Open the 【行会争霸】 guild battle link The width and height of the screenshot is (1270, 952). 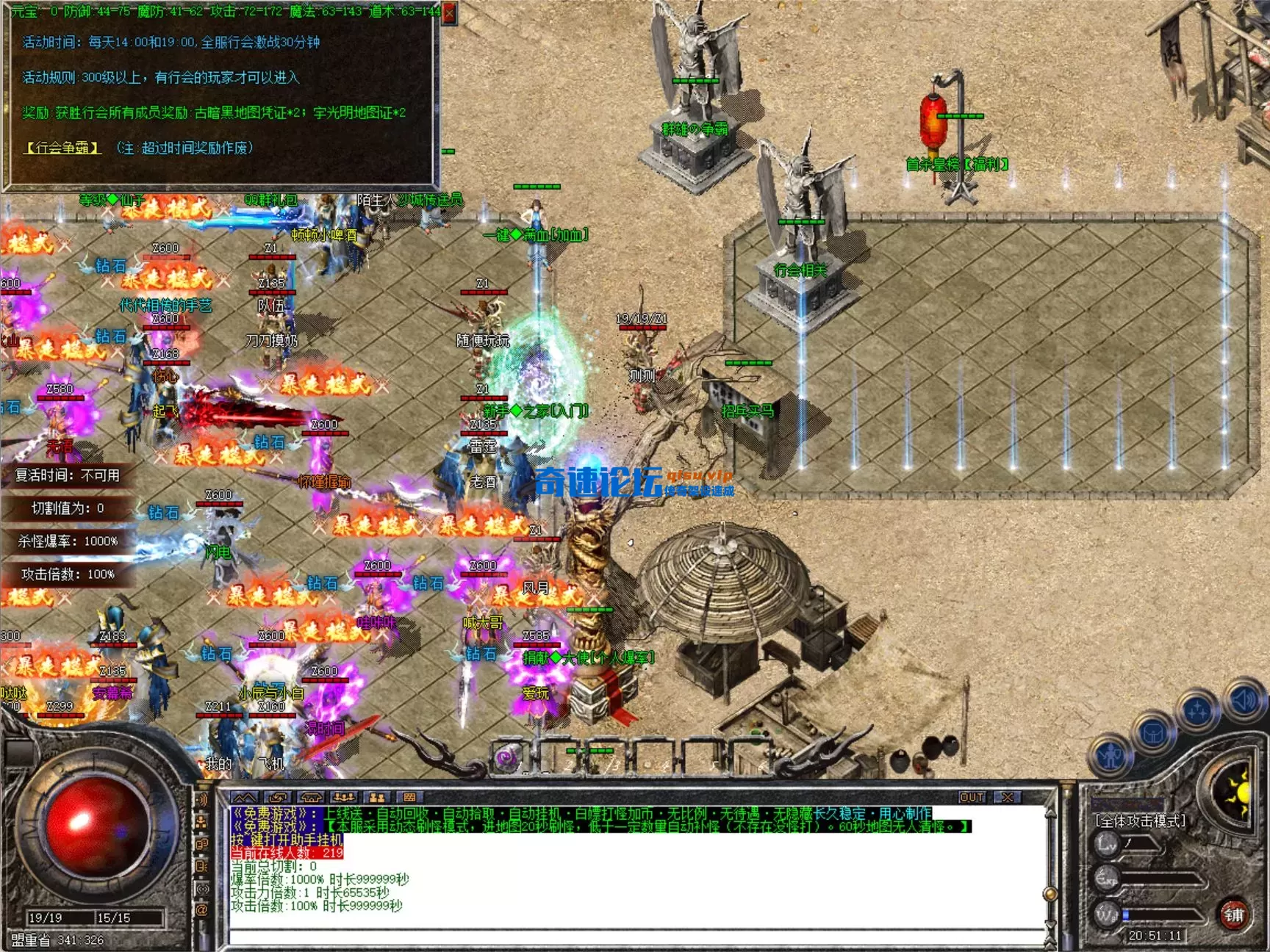(x=62, y=148)
